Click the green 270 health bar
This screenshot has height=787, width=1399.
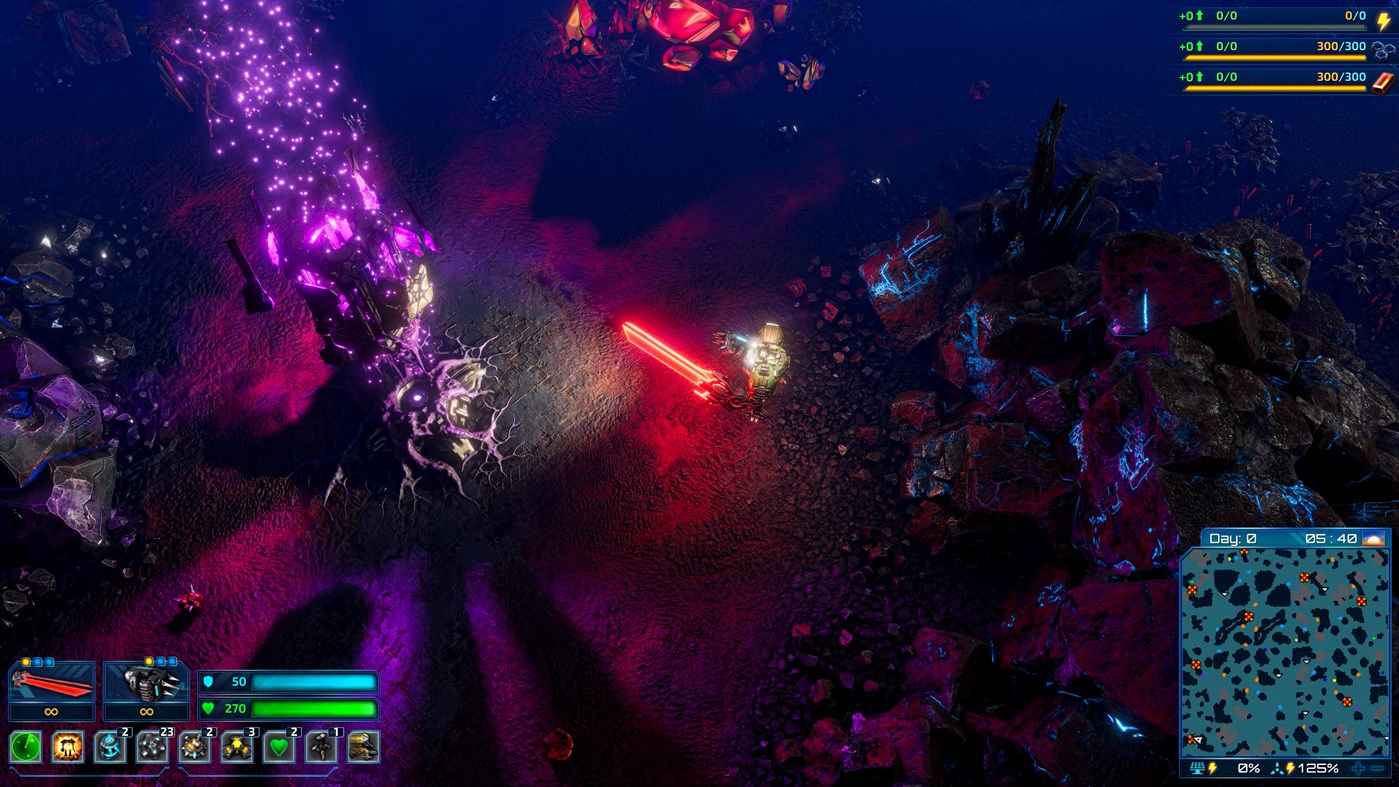coord(310,710)
